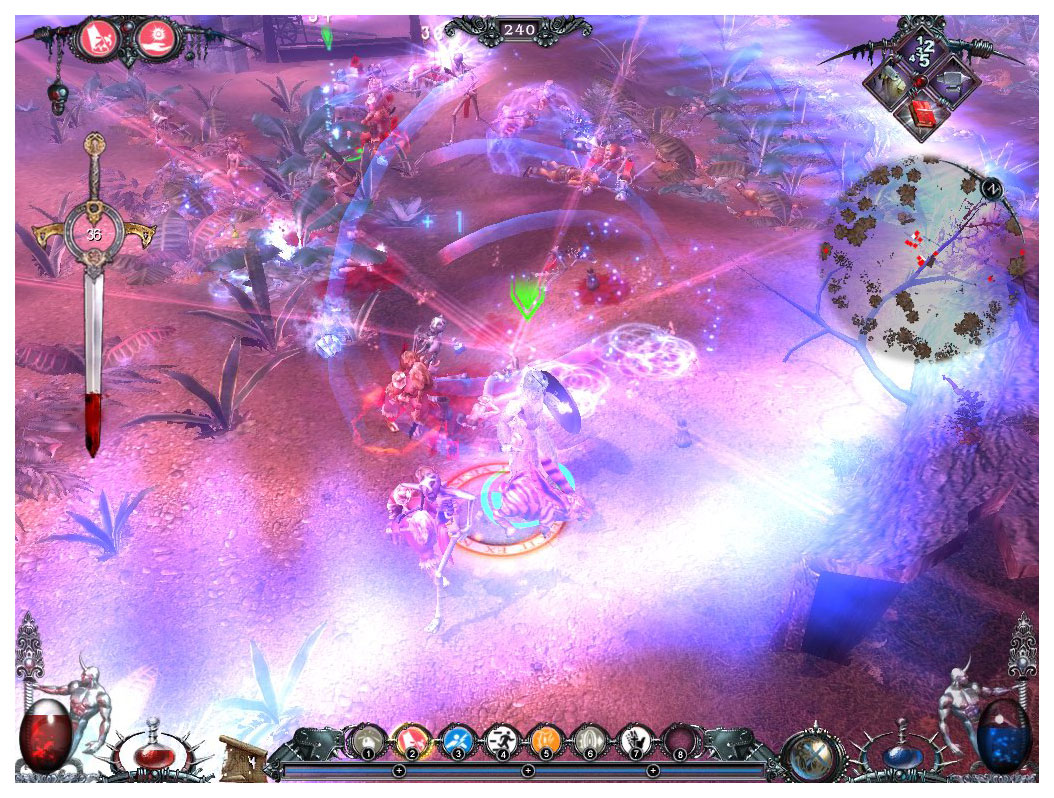Select the red hand-with-sun buff icon
1054x798 pixels.
coord(153,37)
